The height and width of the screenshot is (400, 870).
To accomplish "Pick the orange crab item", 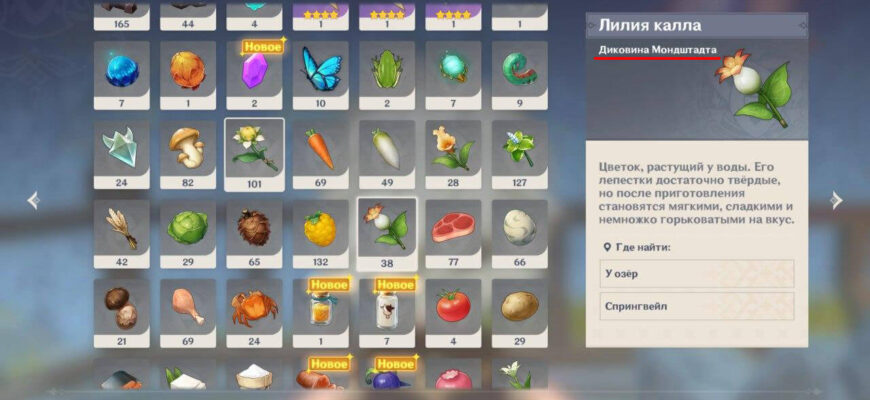I will point(254,307).
